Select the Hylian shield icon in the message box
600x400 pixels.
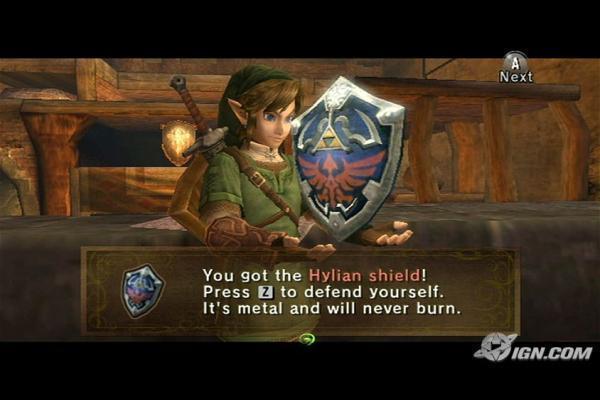click(141, 290)
